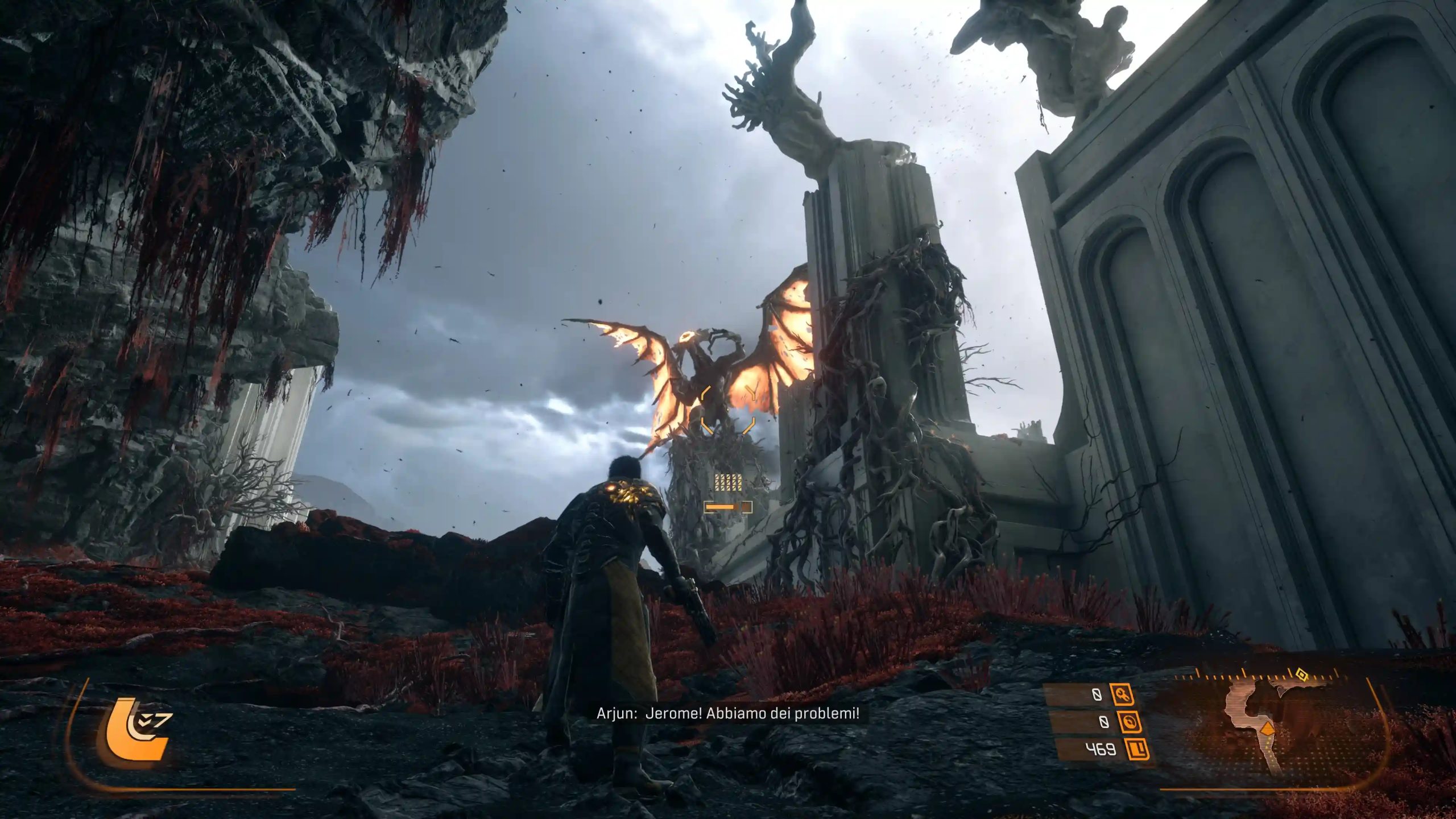Open the minimap in the corner
This screenshot has height=819, width=1456.
pos(1267,734)
